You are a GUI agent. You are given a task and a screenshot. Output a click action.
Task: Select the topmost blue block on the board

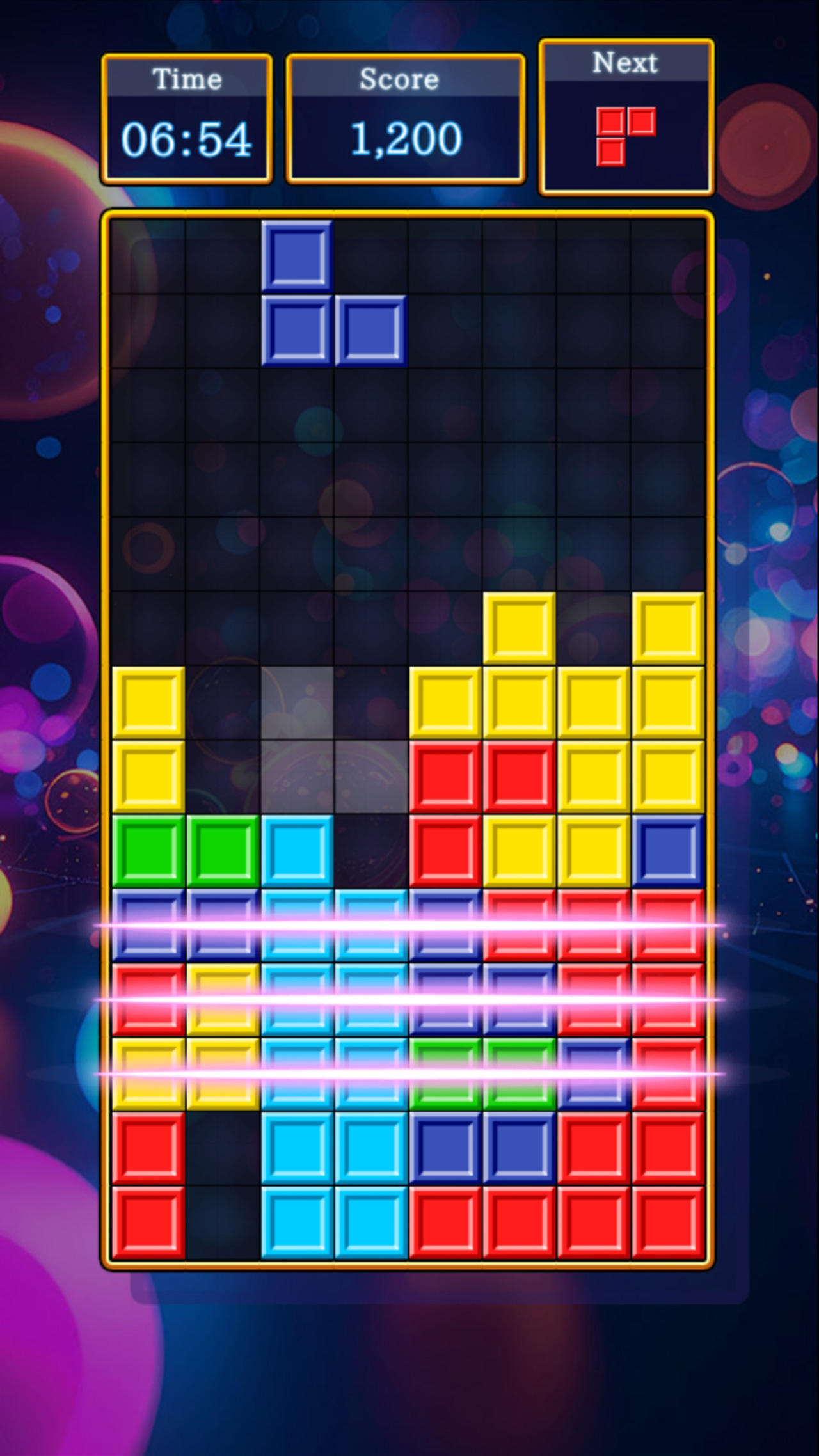coord(298,256)
